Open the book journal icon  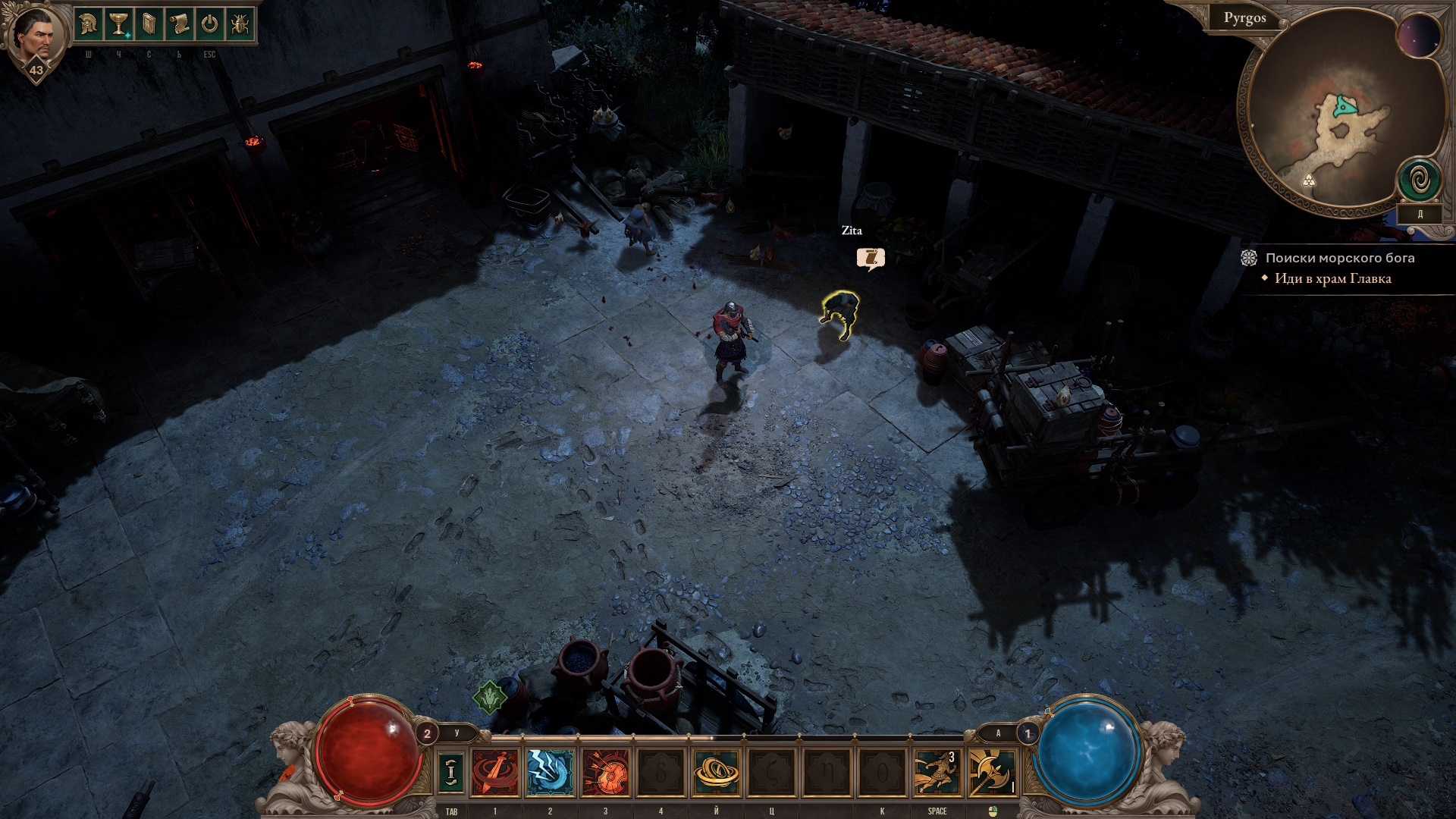click(x=149, y=25)
